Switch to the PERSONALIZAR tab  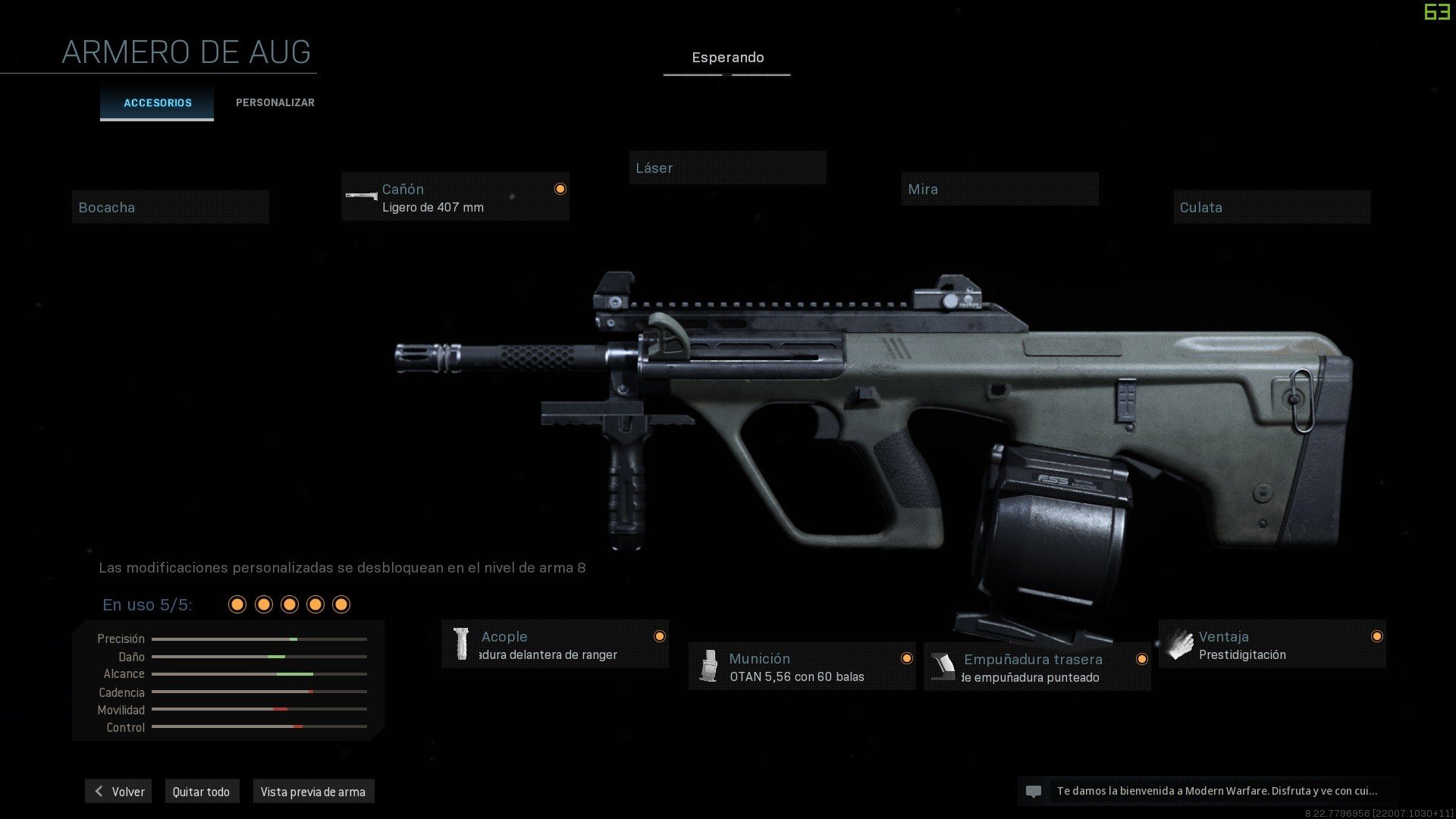pyautogui.click(x=275, y=102)
